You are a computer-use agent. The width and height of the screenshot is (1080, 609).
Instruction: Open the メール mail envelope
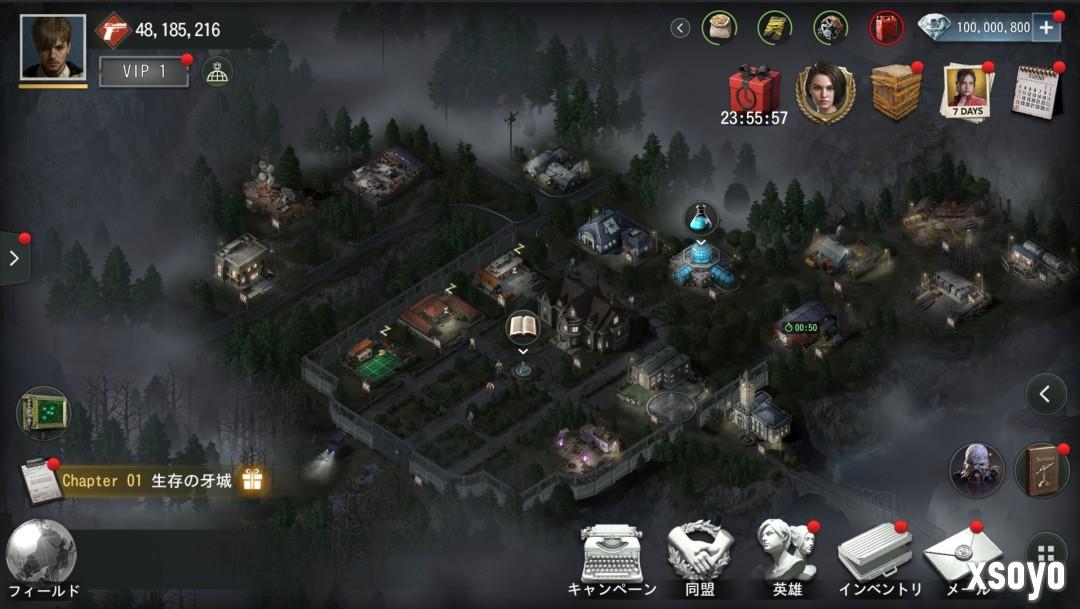coord(955,558)
